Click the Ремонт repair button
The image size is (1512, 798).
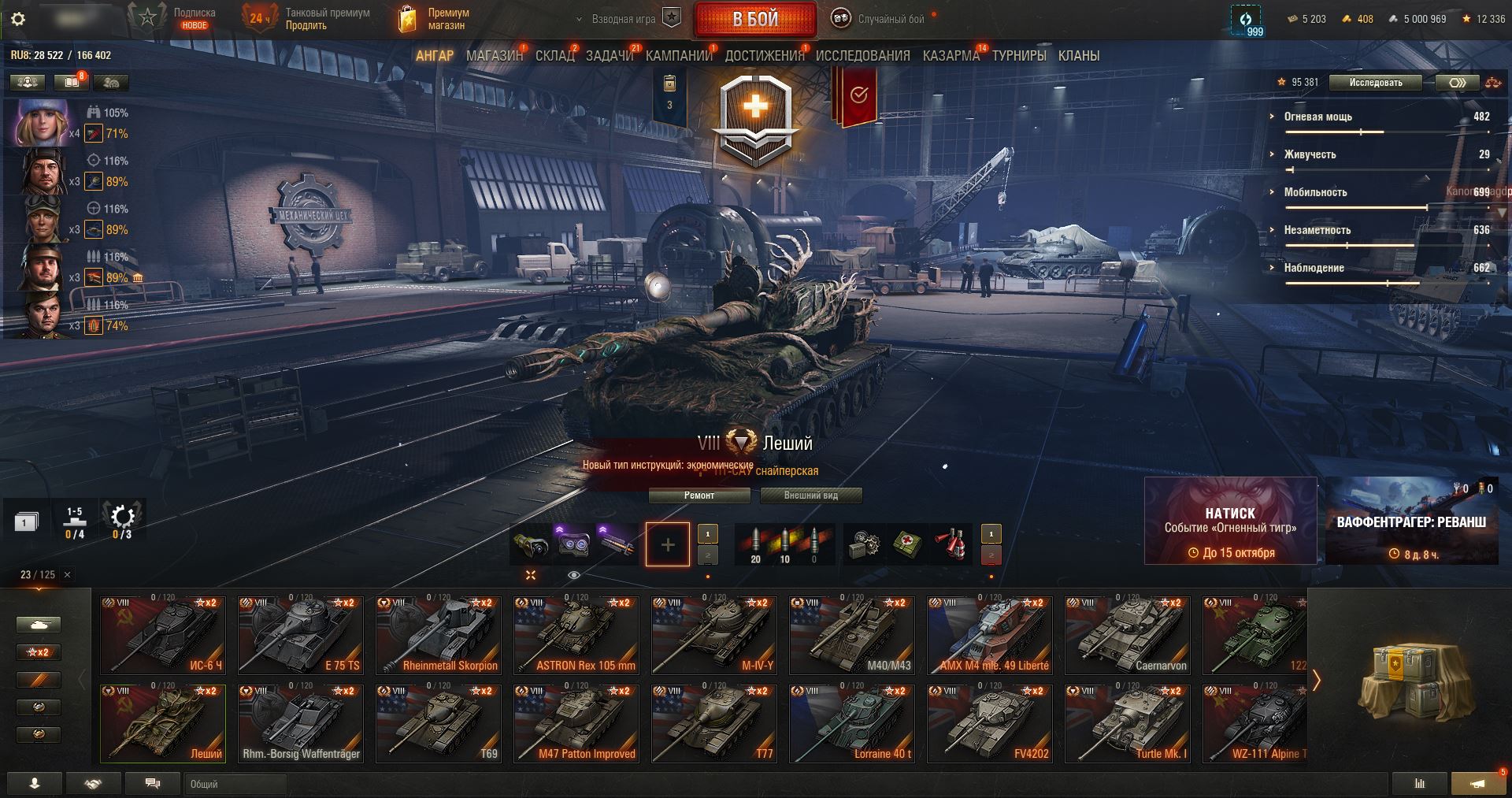[699, 496]
